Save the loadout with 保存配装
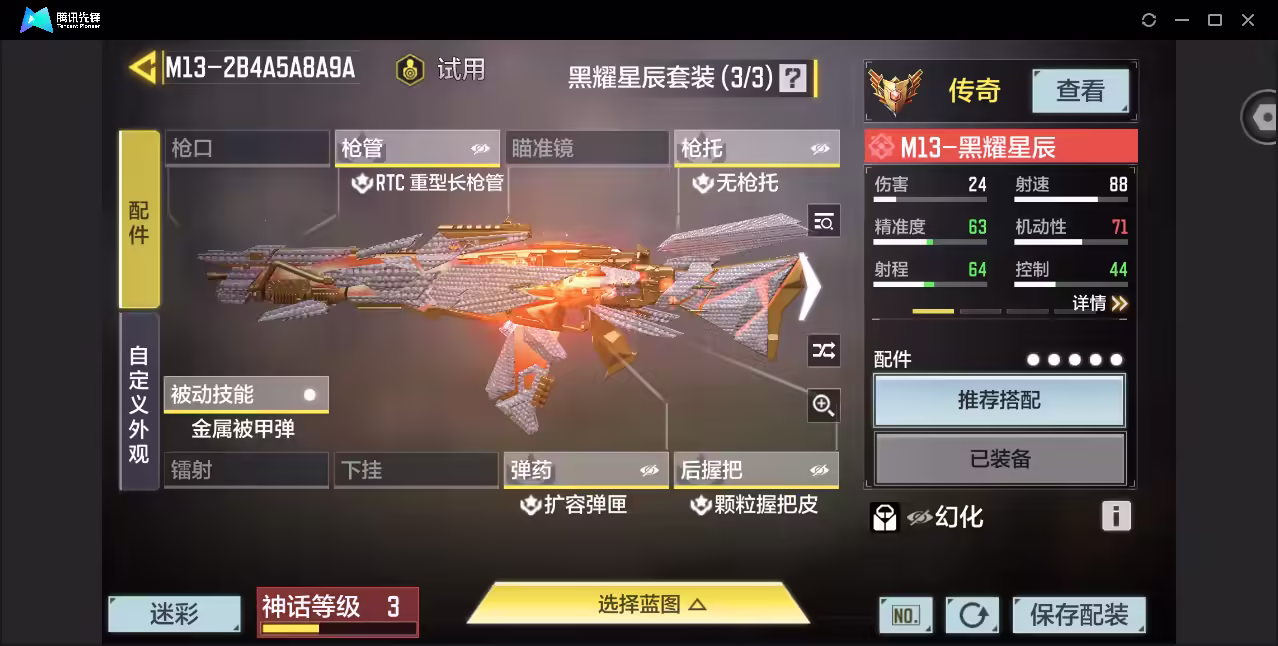This screenshot has width=1278, height=646. coord(1078,614)
